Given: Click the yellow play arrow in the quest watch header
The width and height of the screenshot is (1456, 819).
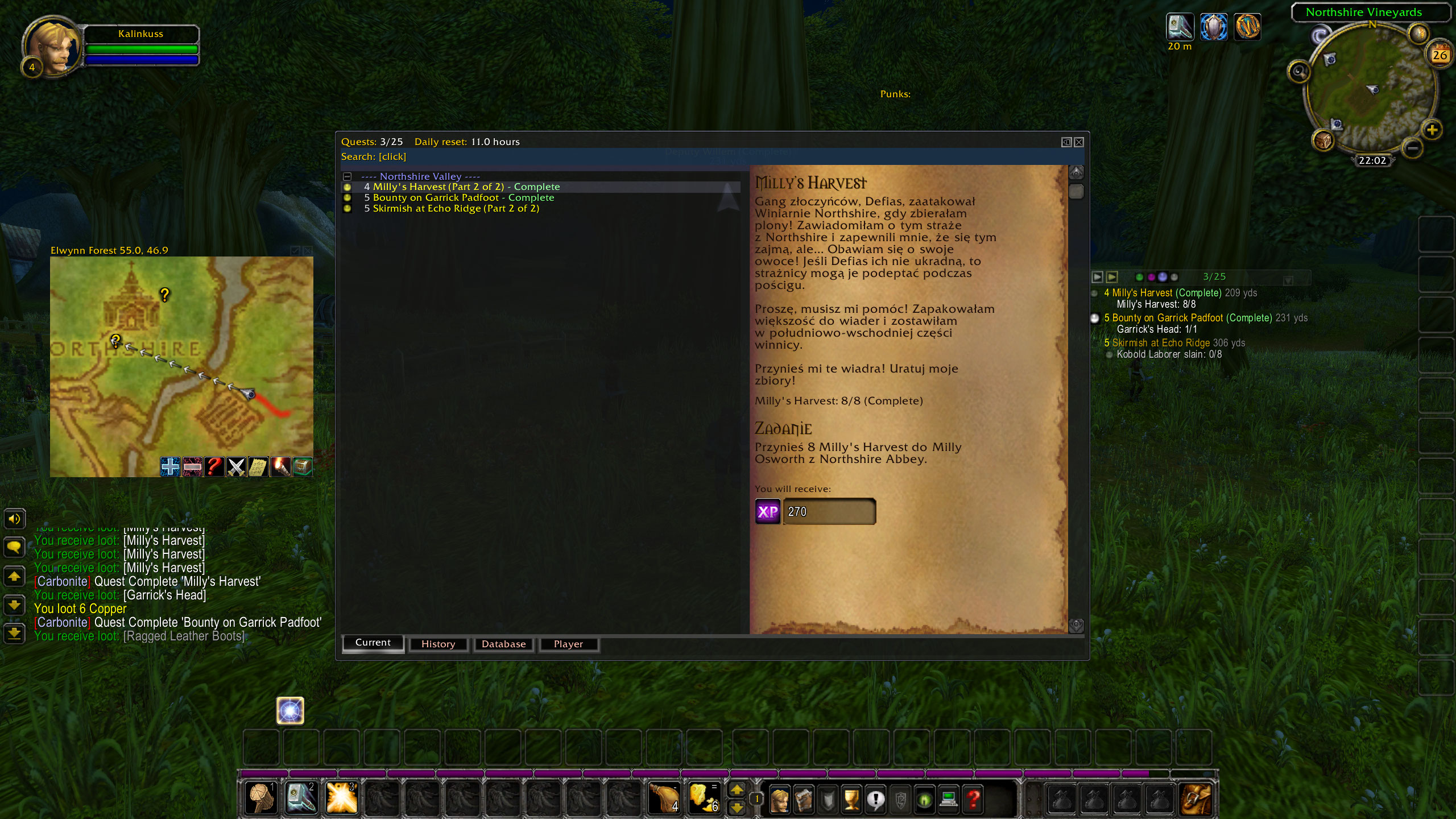Looking at the screenshot, I should 1111,277.
